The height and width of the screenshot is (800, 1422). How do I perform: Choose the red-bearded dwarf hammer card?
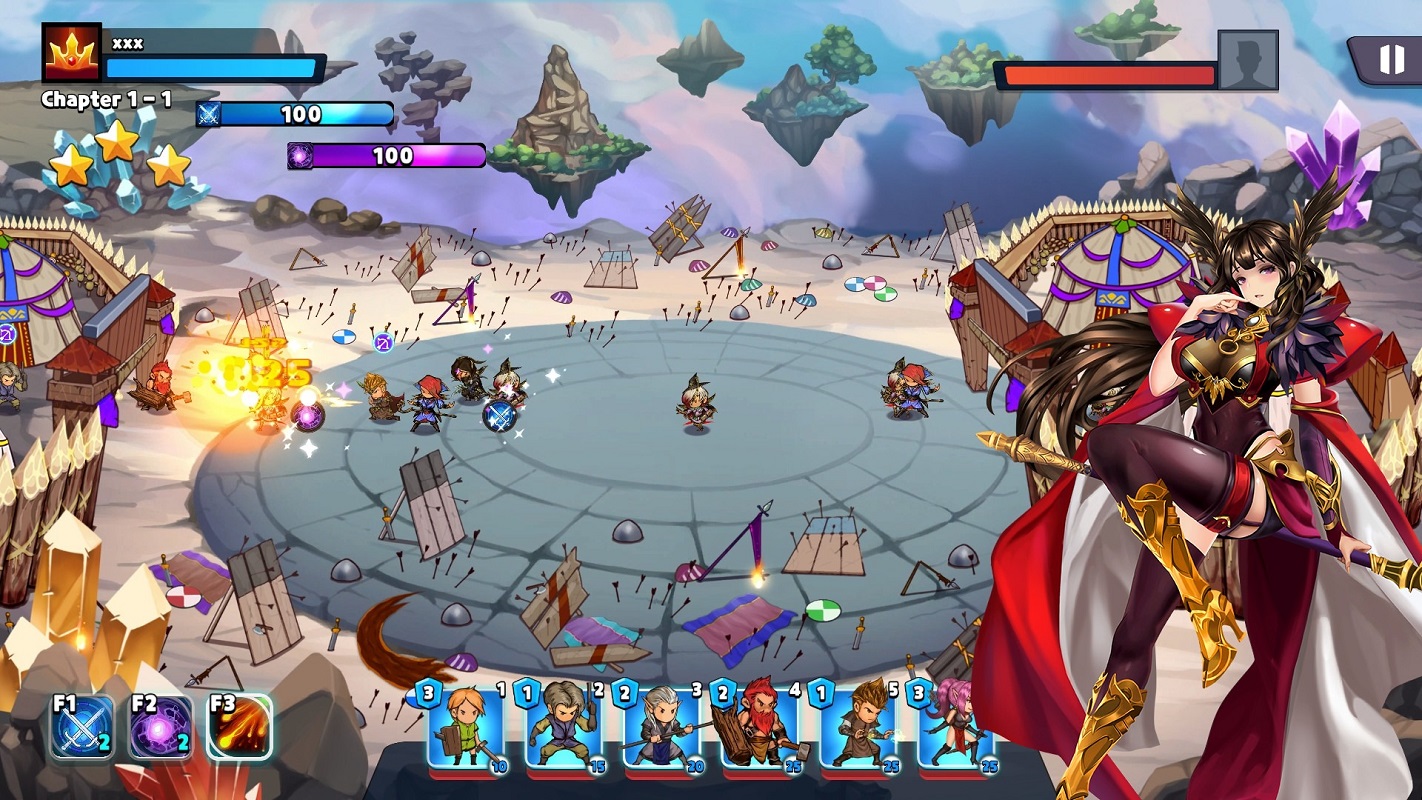(760, 727)
